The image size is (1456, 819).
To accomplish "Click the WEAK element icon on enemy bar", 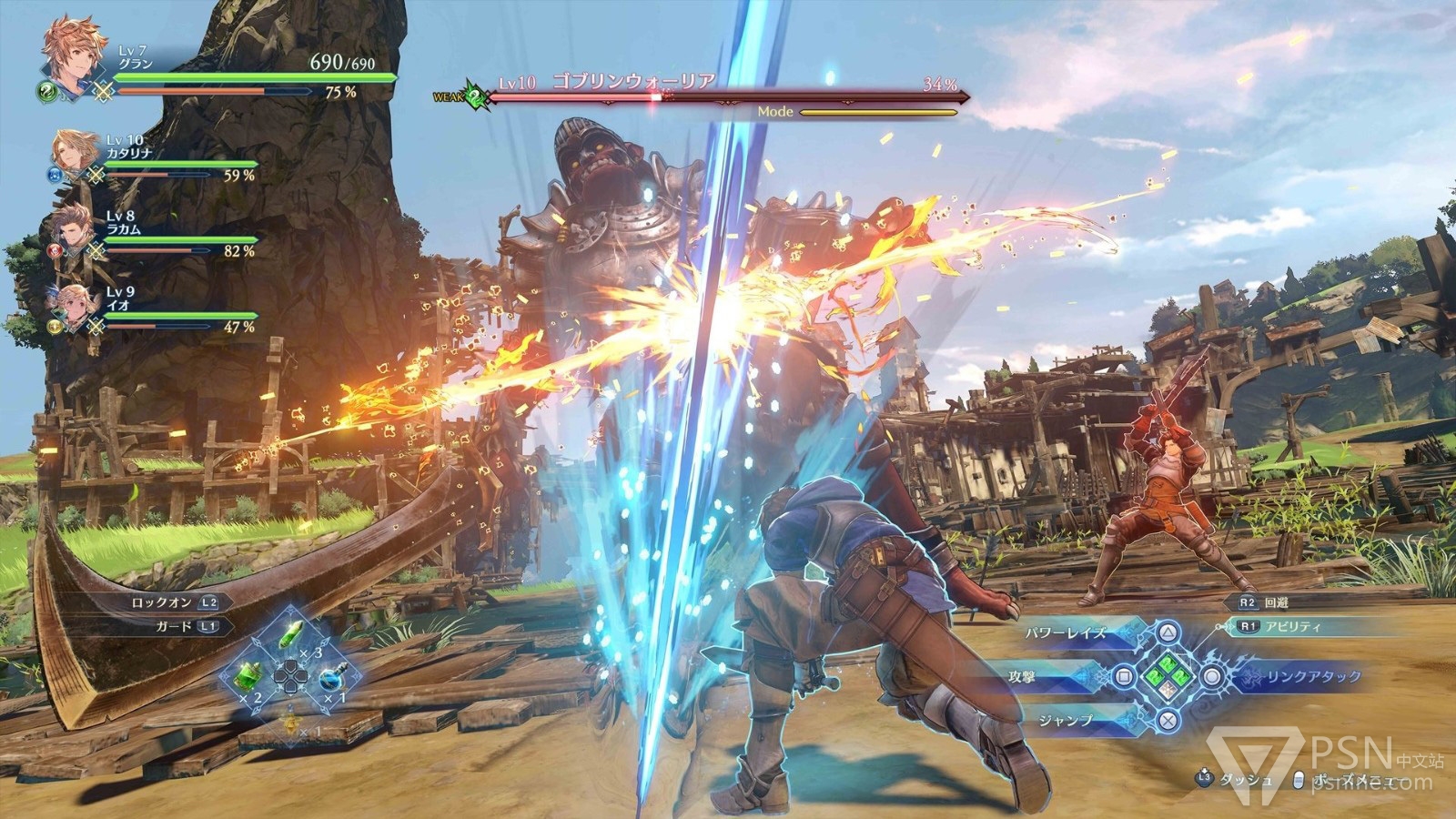I will (x=472, y=95).
